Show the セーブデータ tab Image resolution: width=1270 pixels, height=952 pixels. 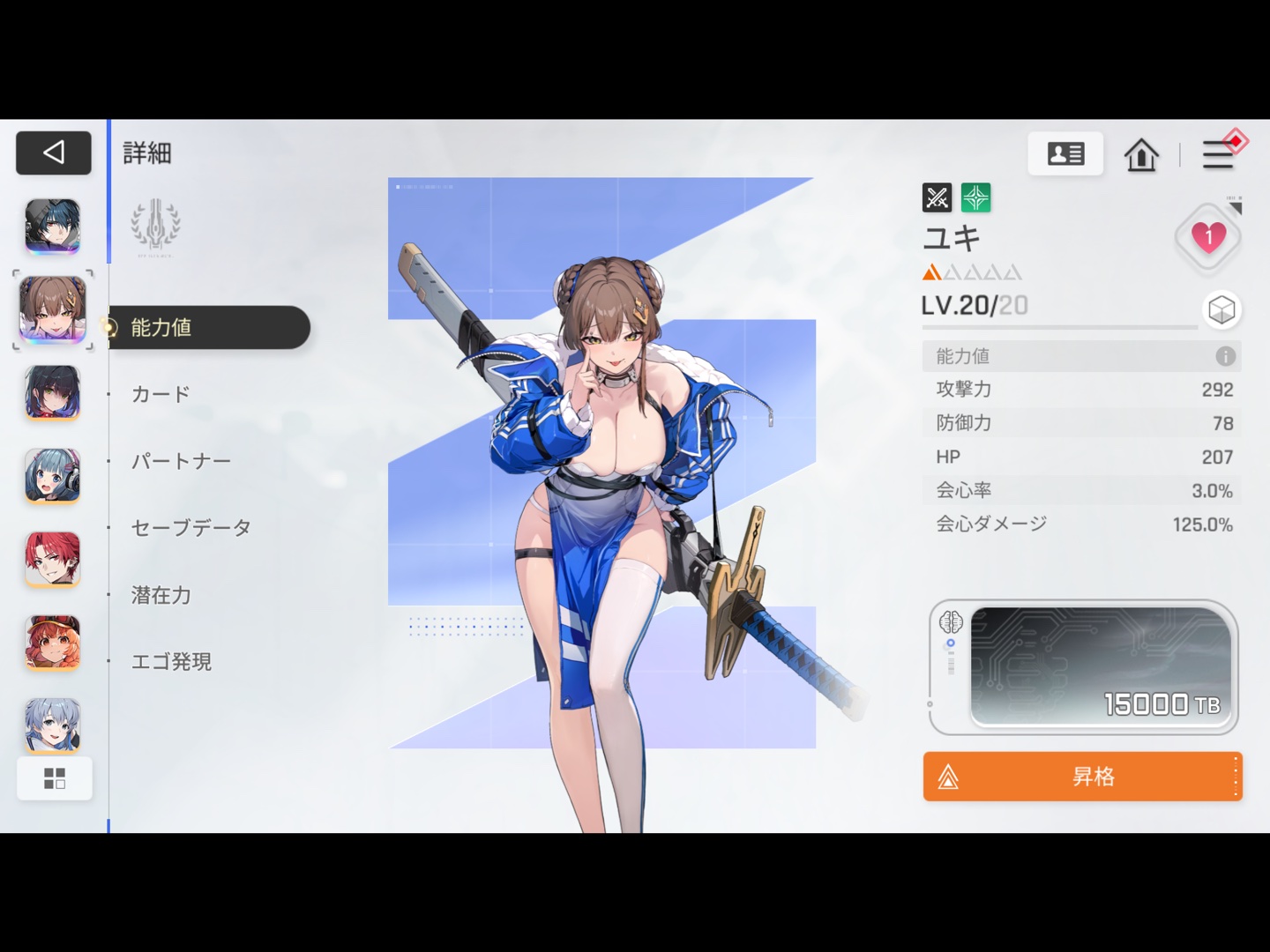(x=190, y=528)
